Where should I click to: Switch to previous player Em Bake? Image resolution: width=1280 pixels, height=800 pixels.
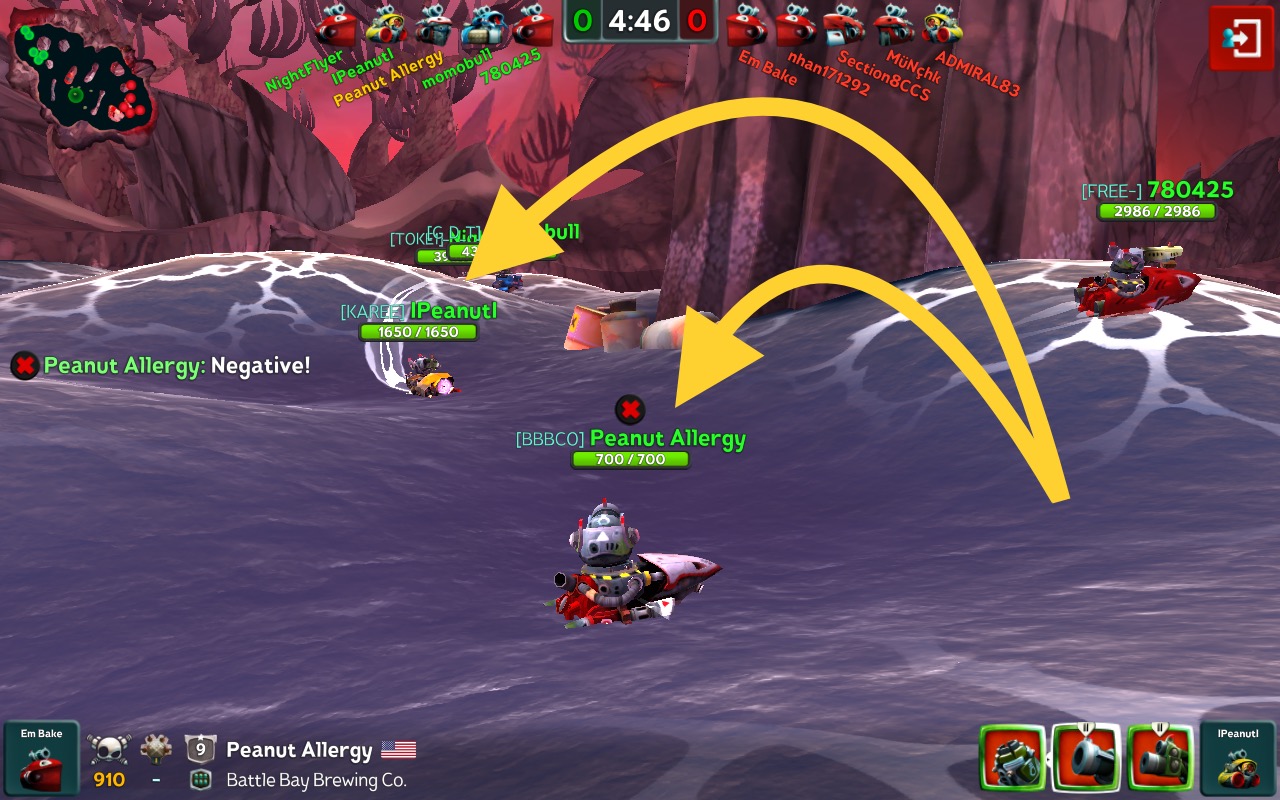click(x=41, y=759)
